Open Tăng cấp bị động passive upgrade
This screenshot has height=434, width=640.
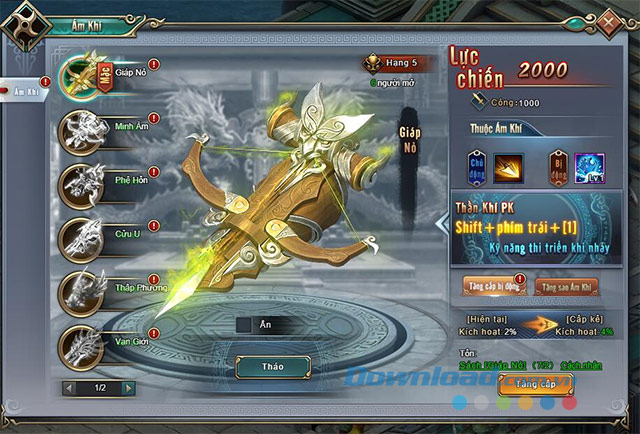pos(490,286)
